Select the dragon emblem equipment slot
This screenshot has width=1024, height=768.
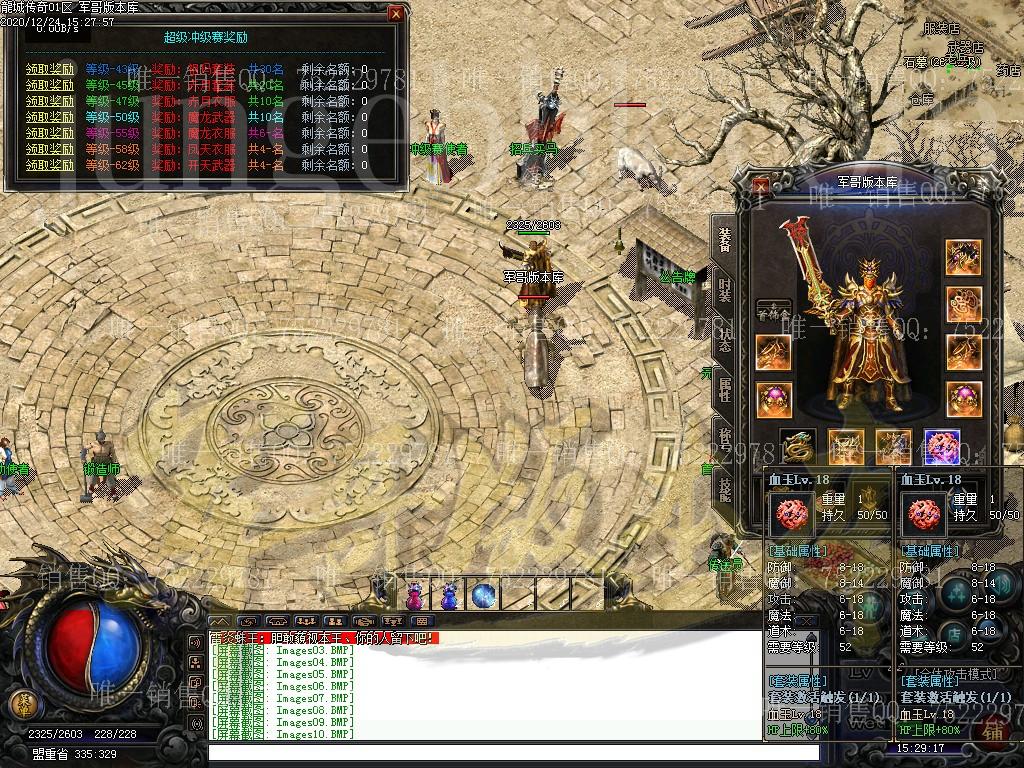797,448
